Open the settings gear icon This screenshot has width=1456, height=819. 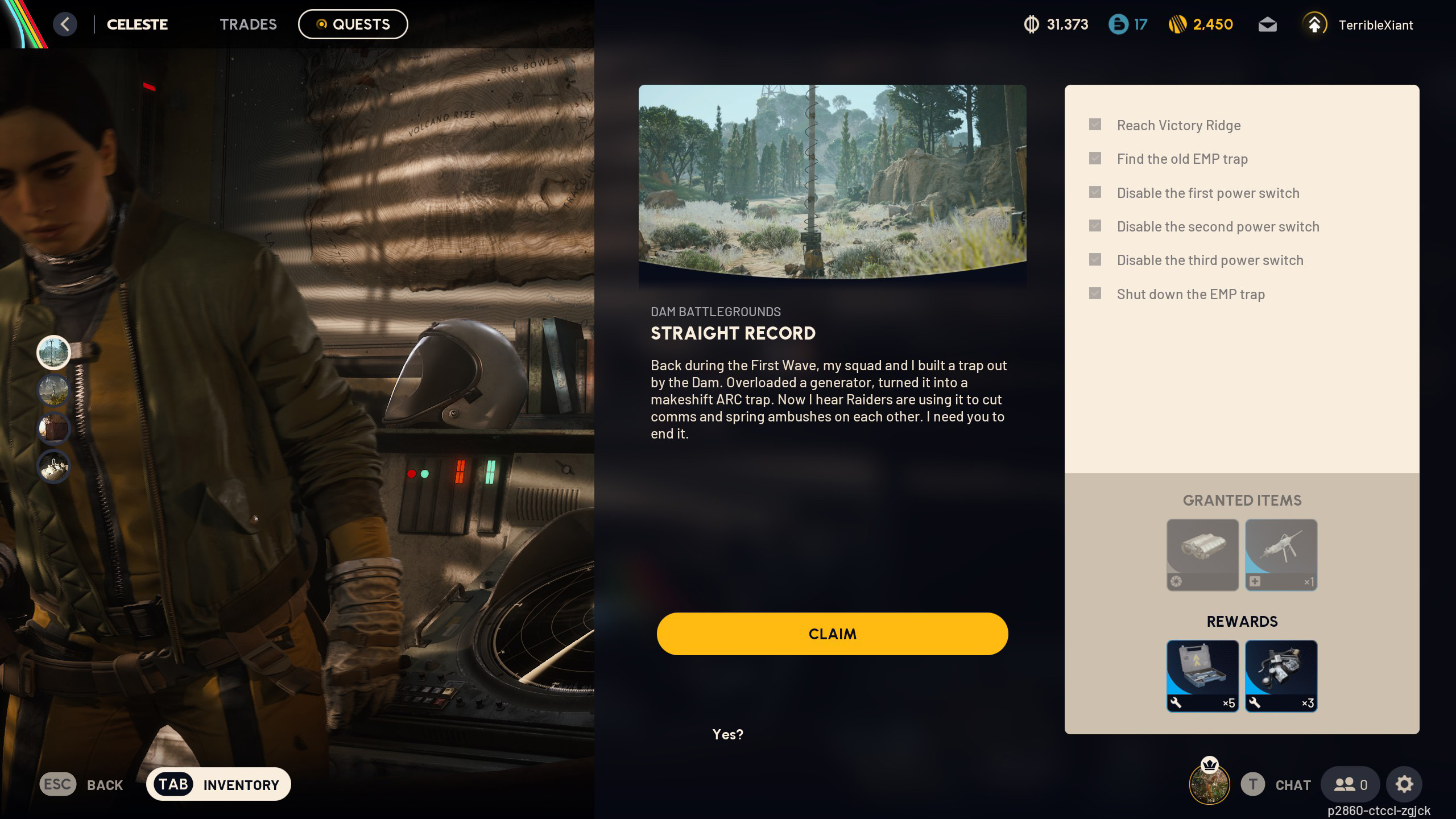pyautogui.click(x=1404, y=784)
